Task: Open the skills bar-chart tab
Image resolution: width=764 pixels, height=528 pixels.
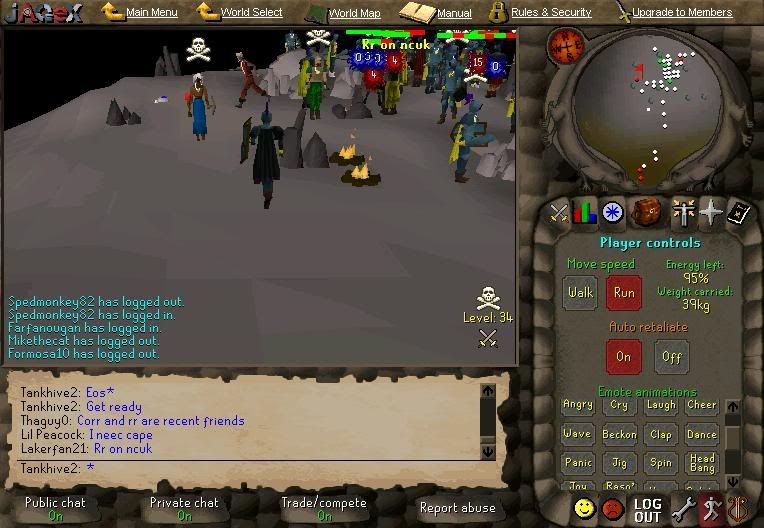Action: tap(585, 212)
